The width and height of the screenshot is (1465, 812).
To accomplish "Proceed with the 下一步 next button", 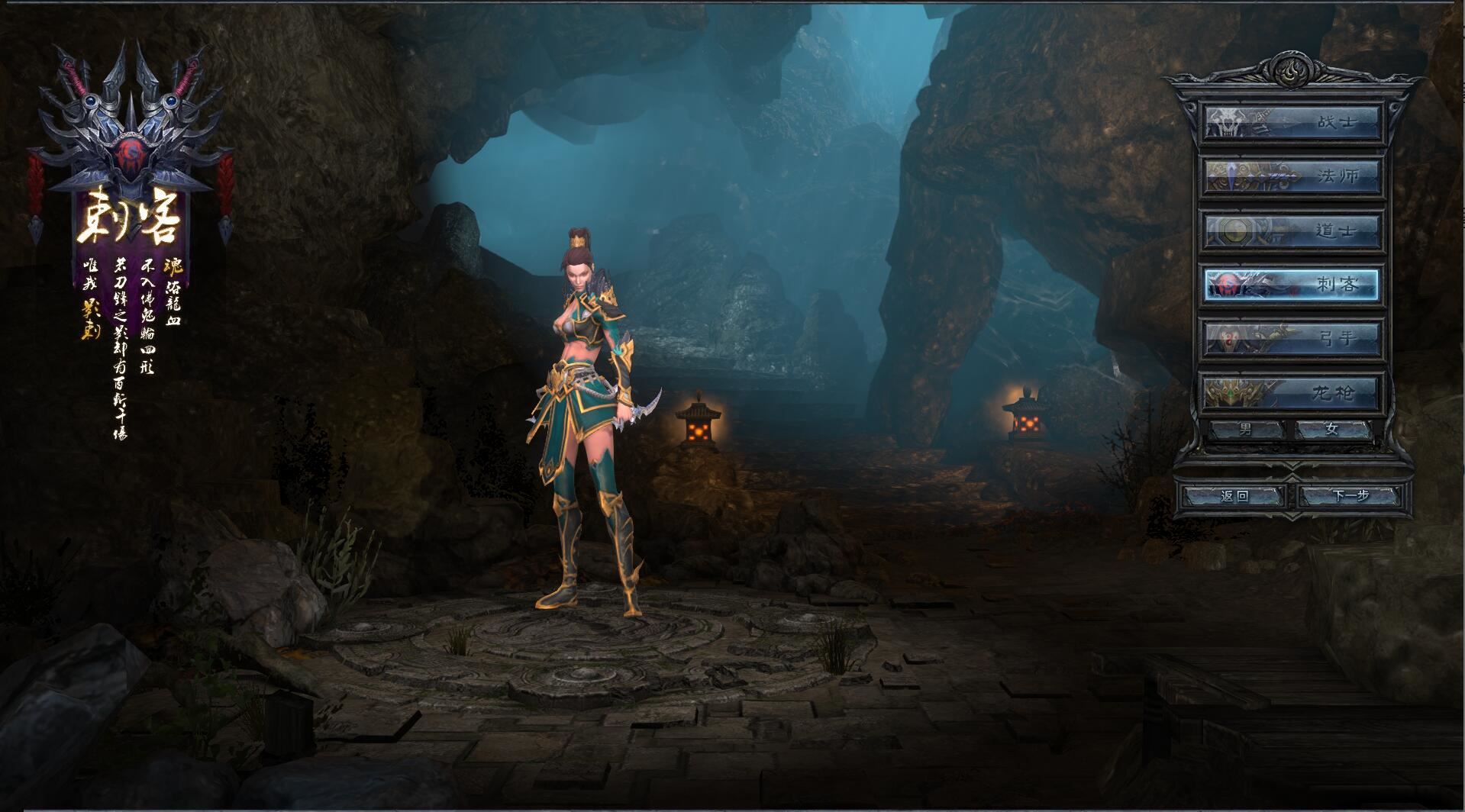I will (x=1350, y=496).
